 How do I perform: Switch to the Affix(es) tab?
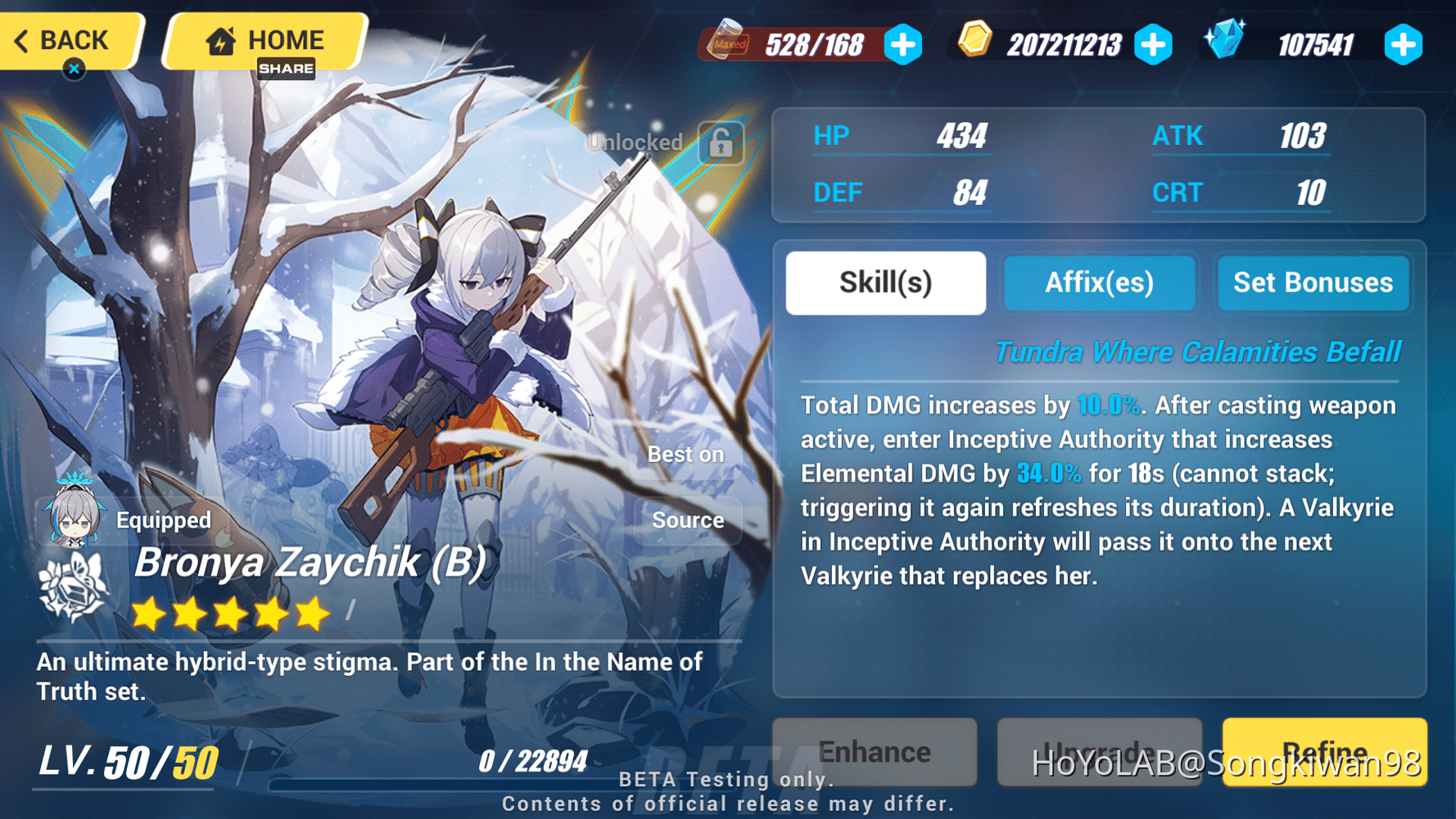pos(1100,283)
